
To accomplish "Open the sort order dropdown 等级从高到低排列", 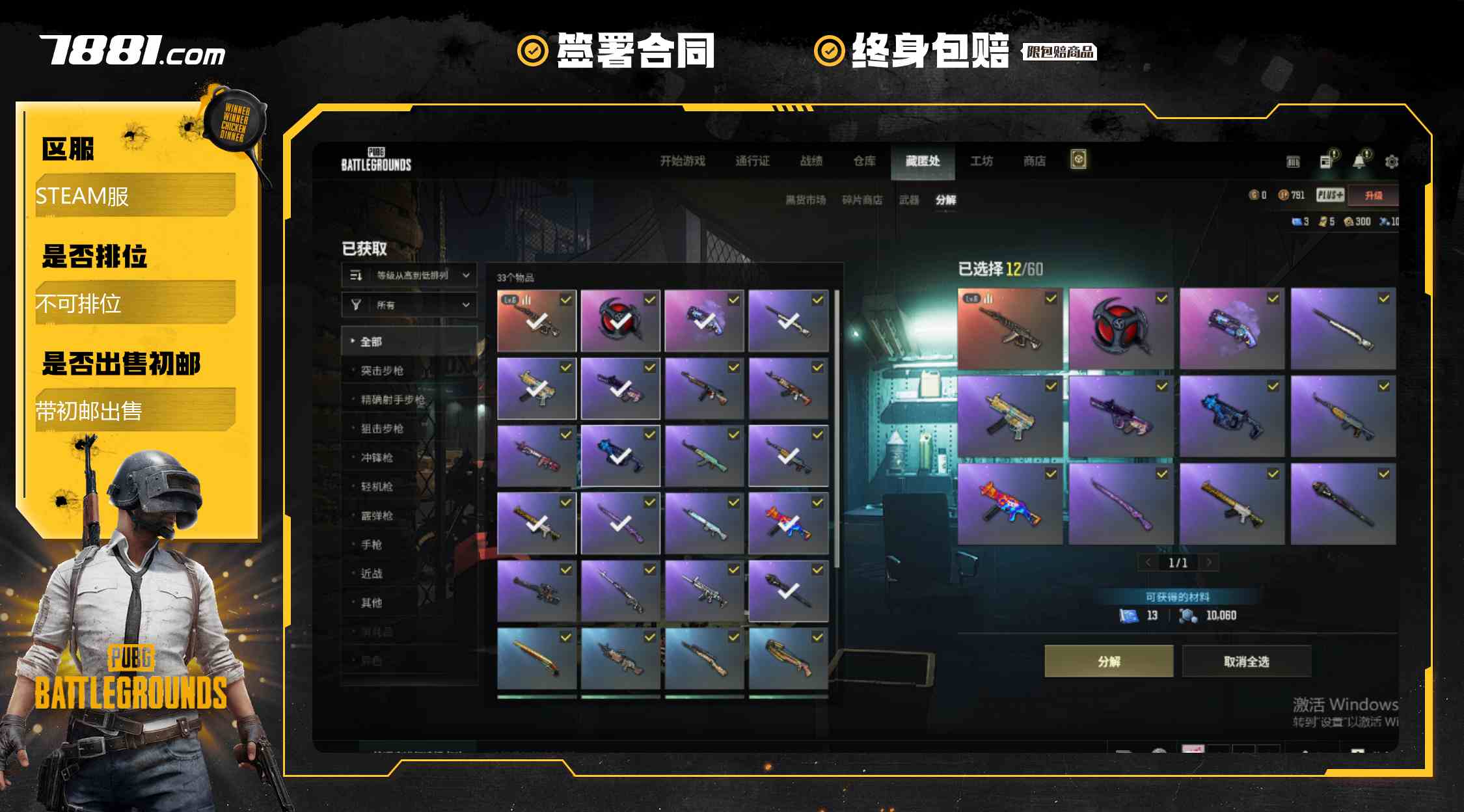I will pyautogui.click(x=410, y=275).
